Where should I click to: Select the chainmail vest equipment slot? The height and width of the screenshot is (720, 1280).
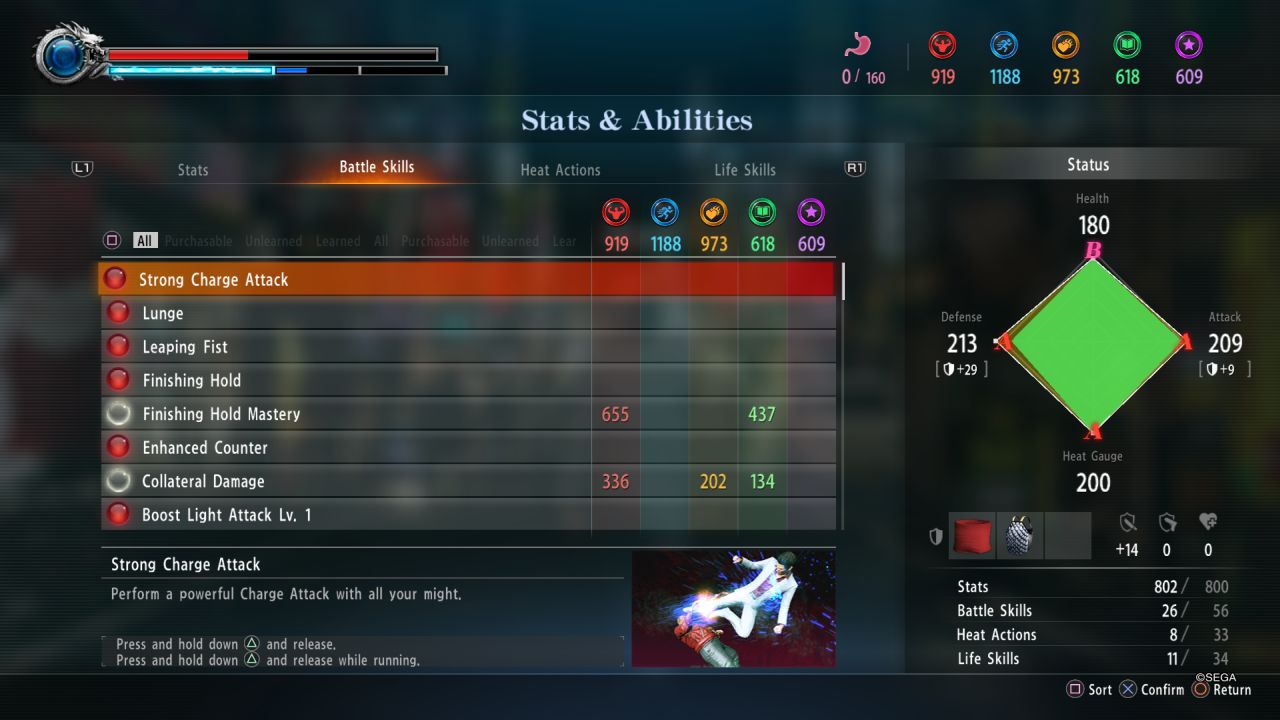1020,536
